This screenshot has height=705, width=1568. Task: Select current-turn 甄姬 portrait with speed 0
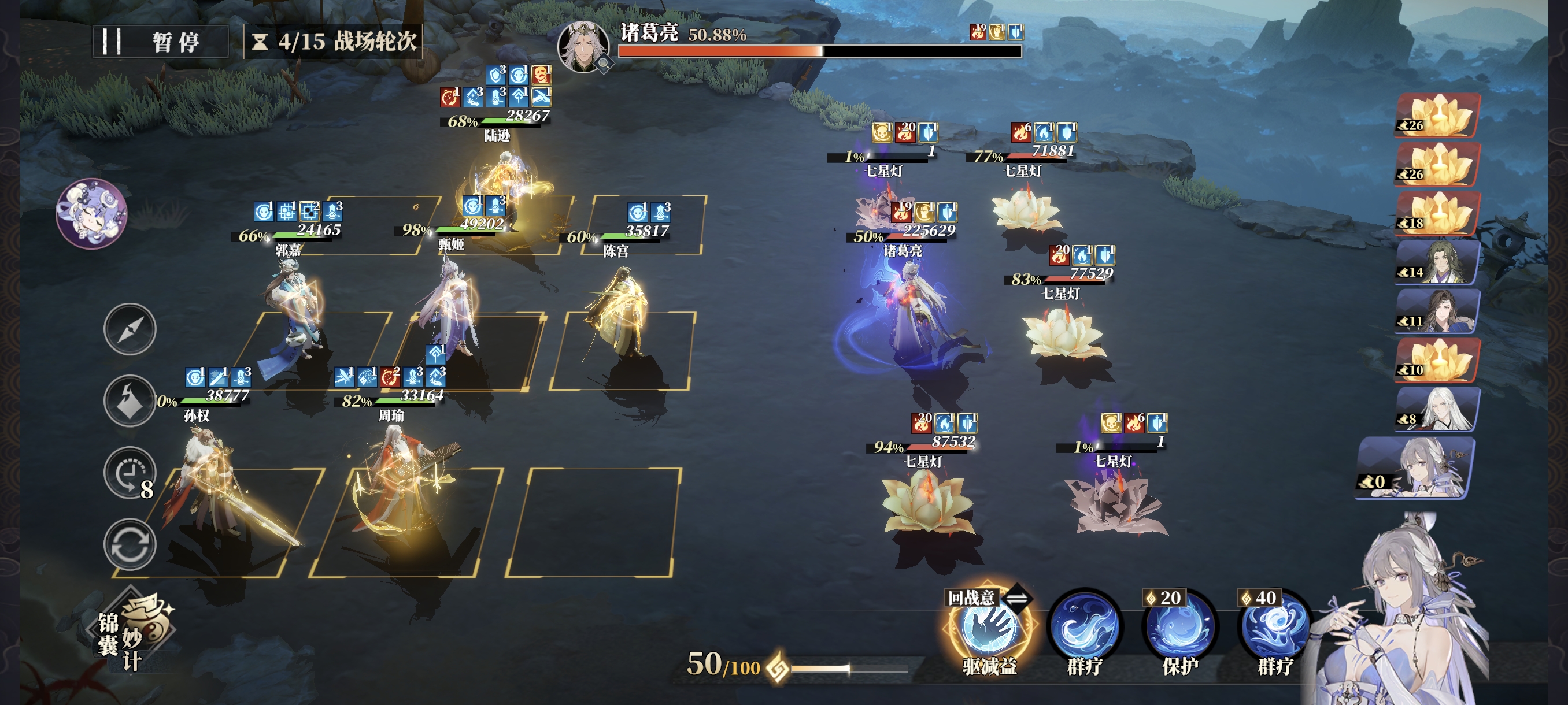pos(1418,467)
